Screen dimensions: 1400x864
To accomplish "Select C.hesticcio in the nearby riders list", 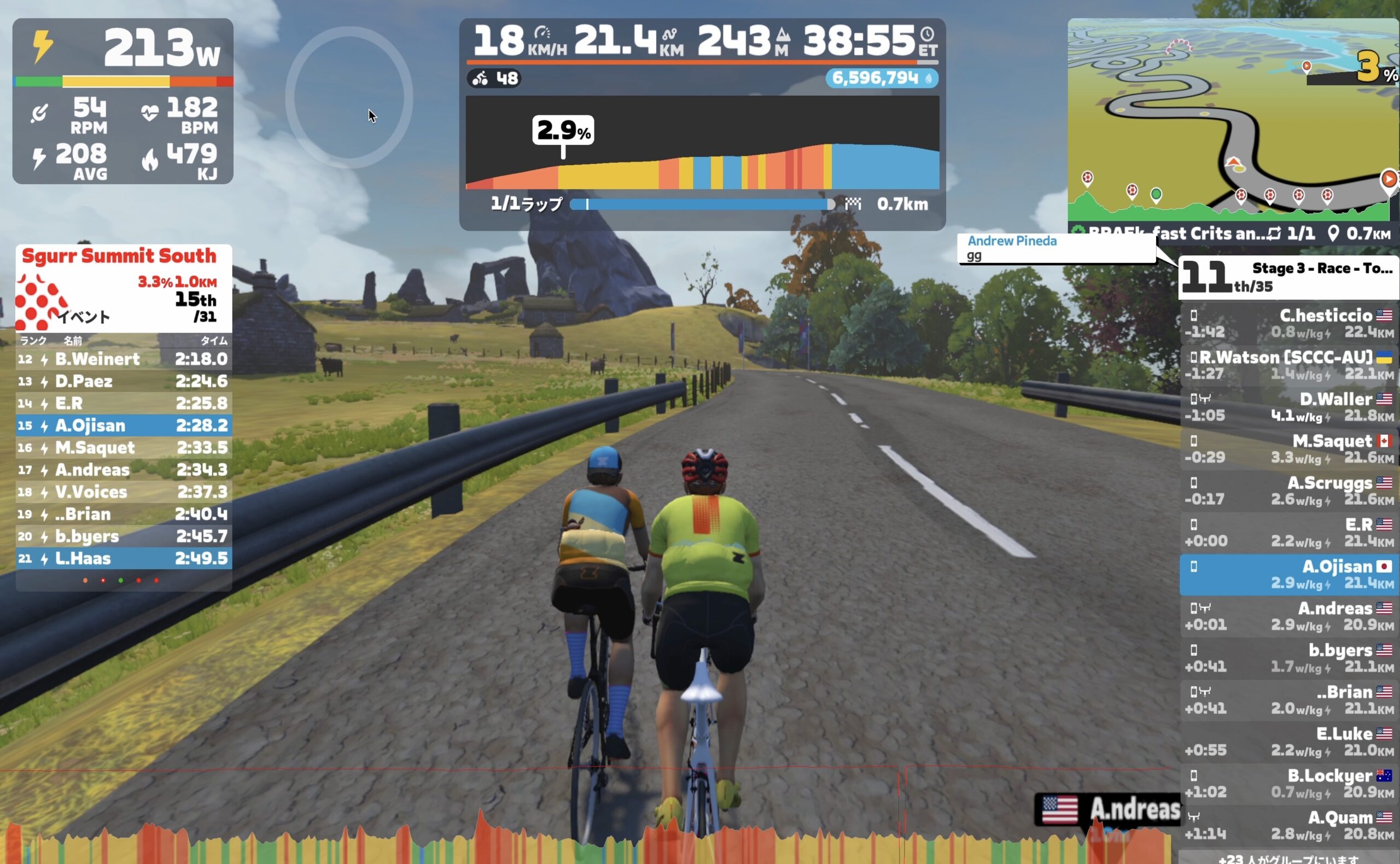I will 1288,323.
